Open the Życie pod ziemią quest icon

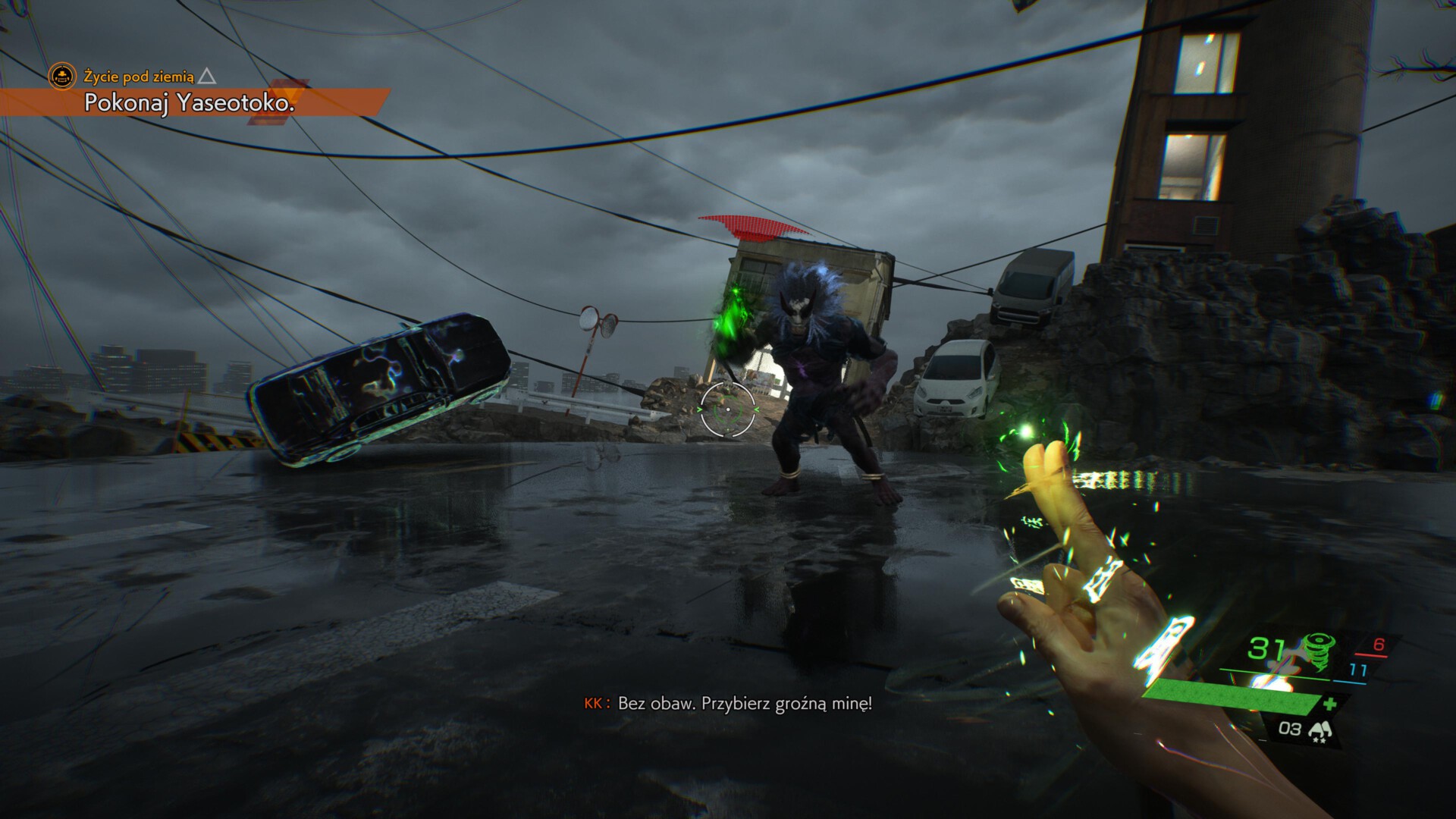(62, 76)
